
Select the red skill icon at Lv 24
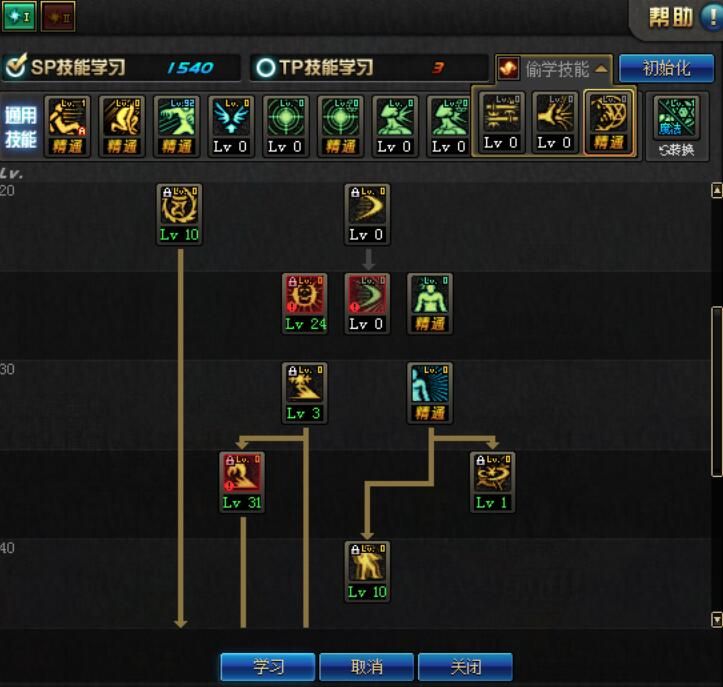(x=305, y=296)
